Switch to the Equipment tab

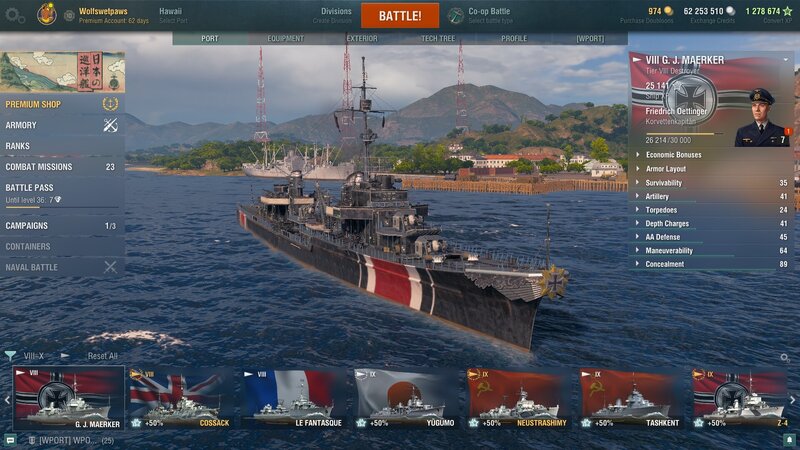click(x=285, y=39)
